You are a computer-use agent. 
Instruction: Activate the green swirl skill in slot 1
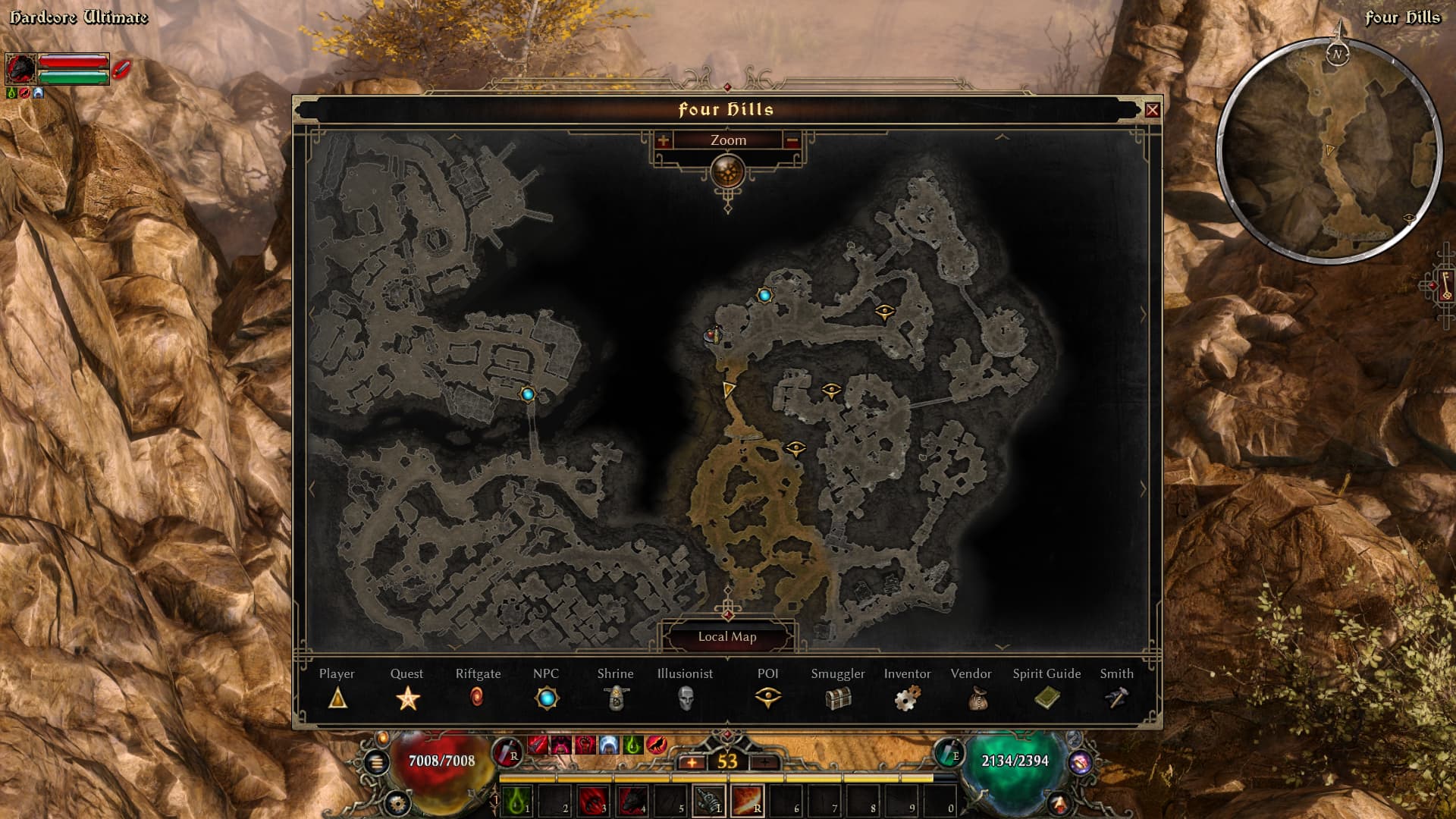(x=518, y=801)
